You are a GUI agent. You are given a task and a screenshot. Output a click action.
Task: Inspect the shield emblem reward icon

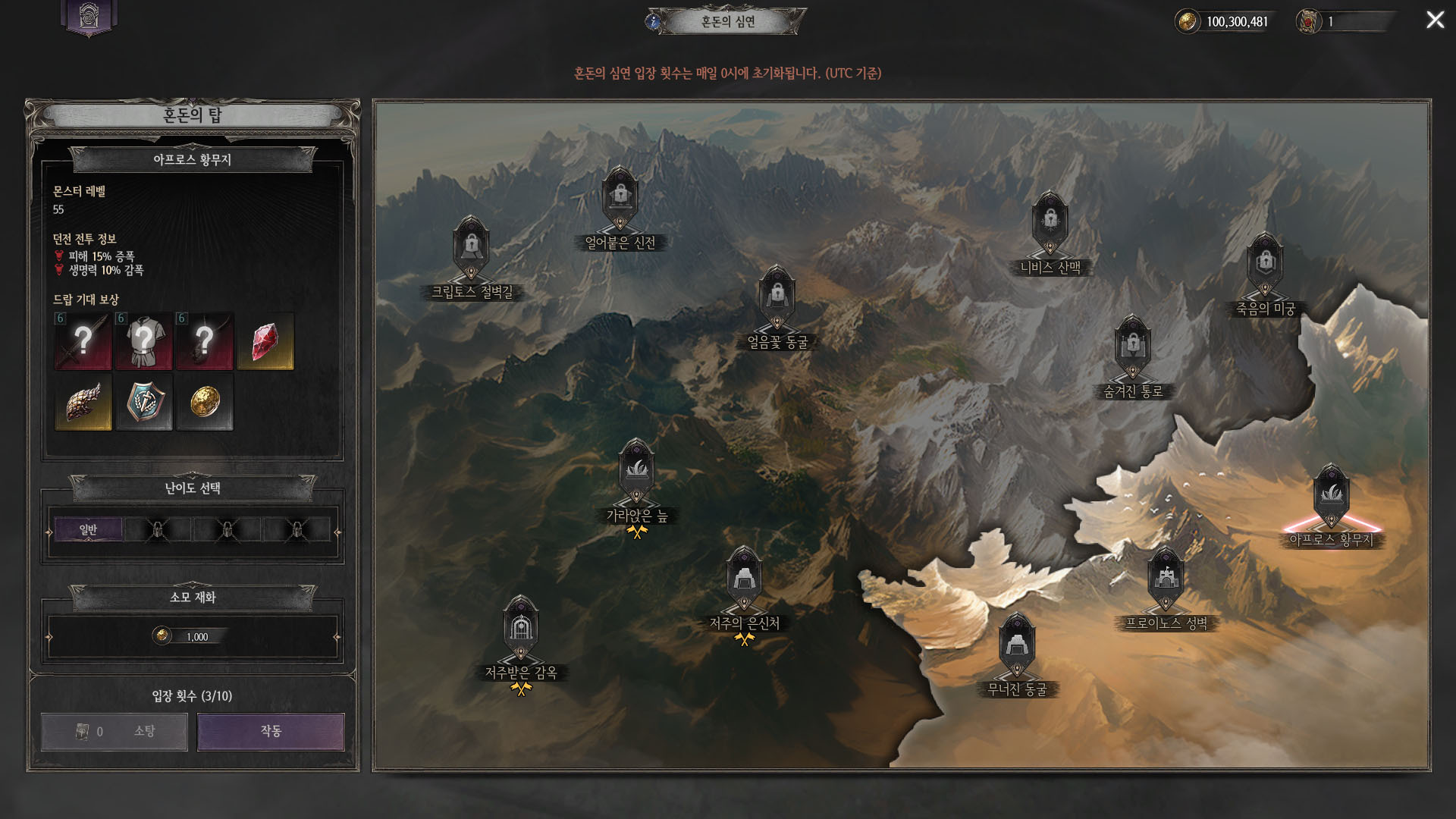pos(144,402)
